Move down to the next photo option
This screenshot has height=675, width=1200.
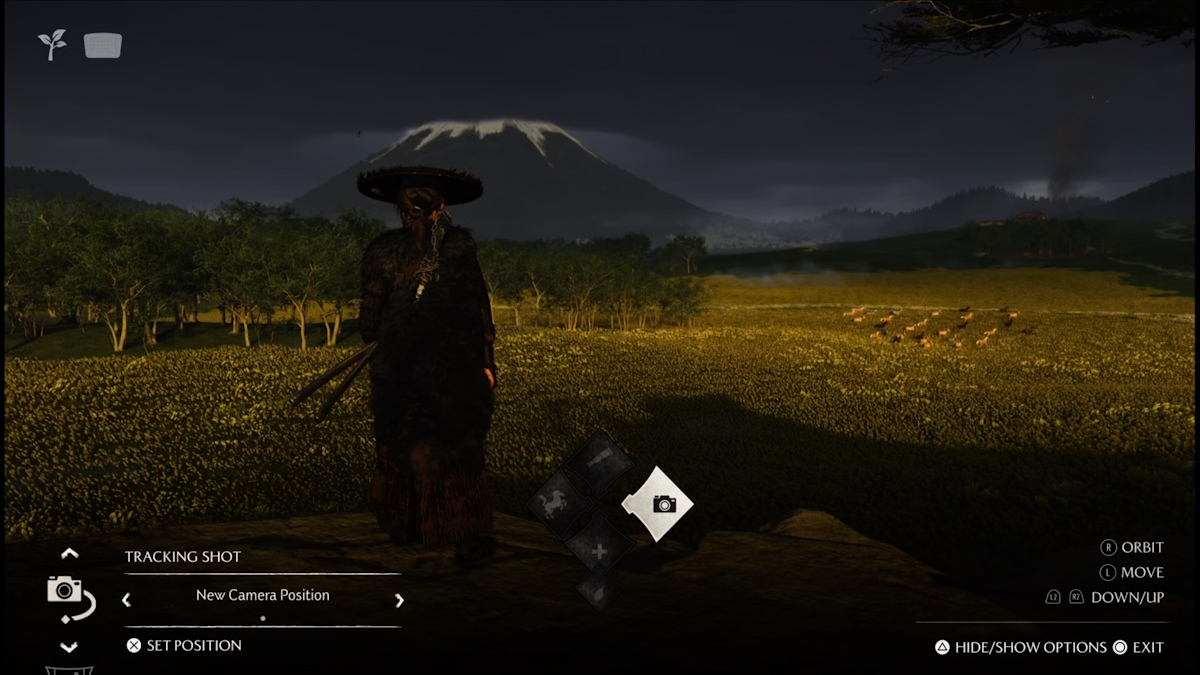(69, 647)
